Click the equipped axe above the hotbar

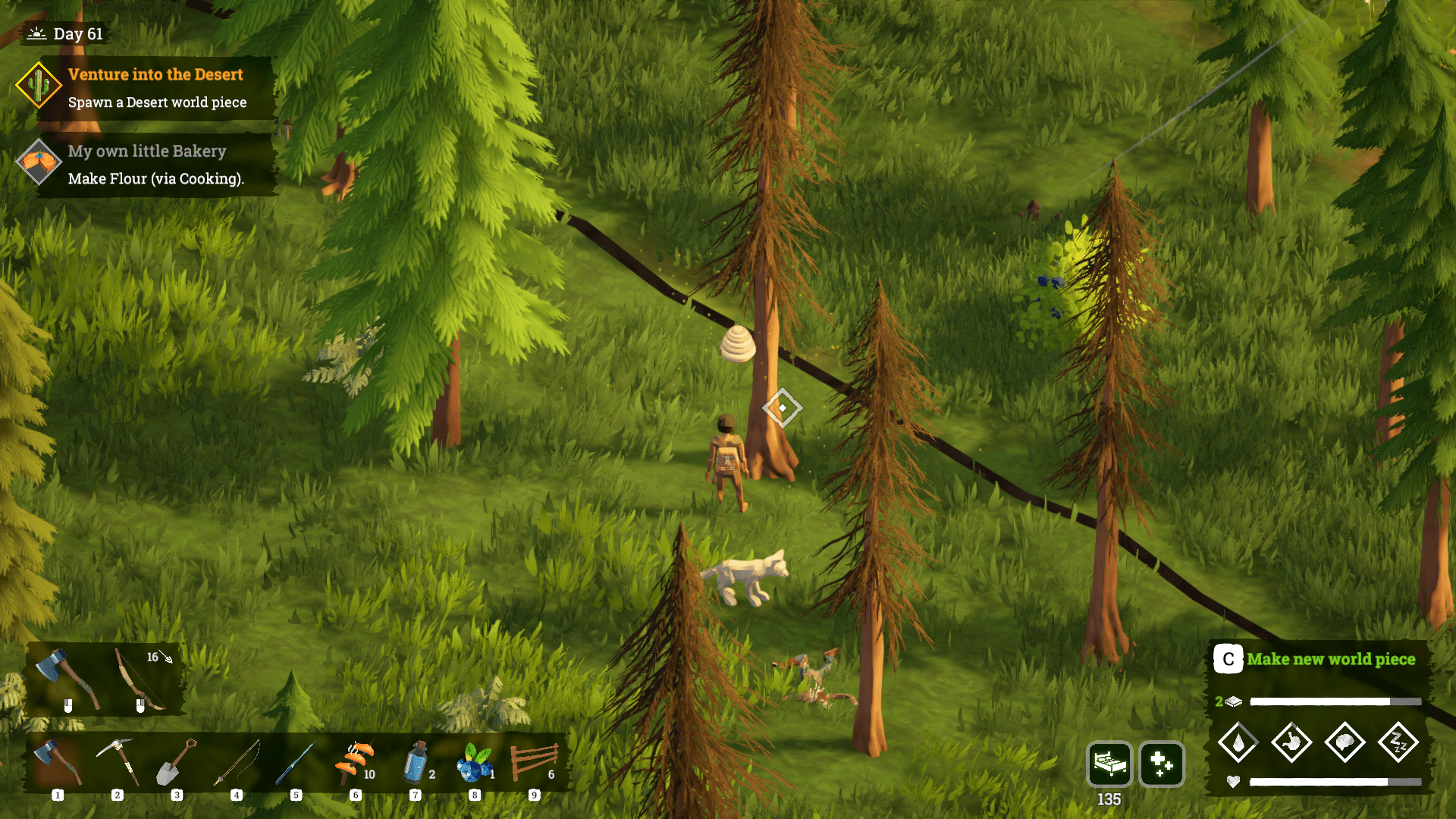point(67,679)
